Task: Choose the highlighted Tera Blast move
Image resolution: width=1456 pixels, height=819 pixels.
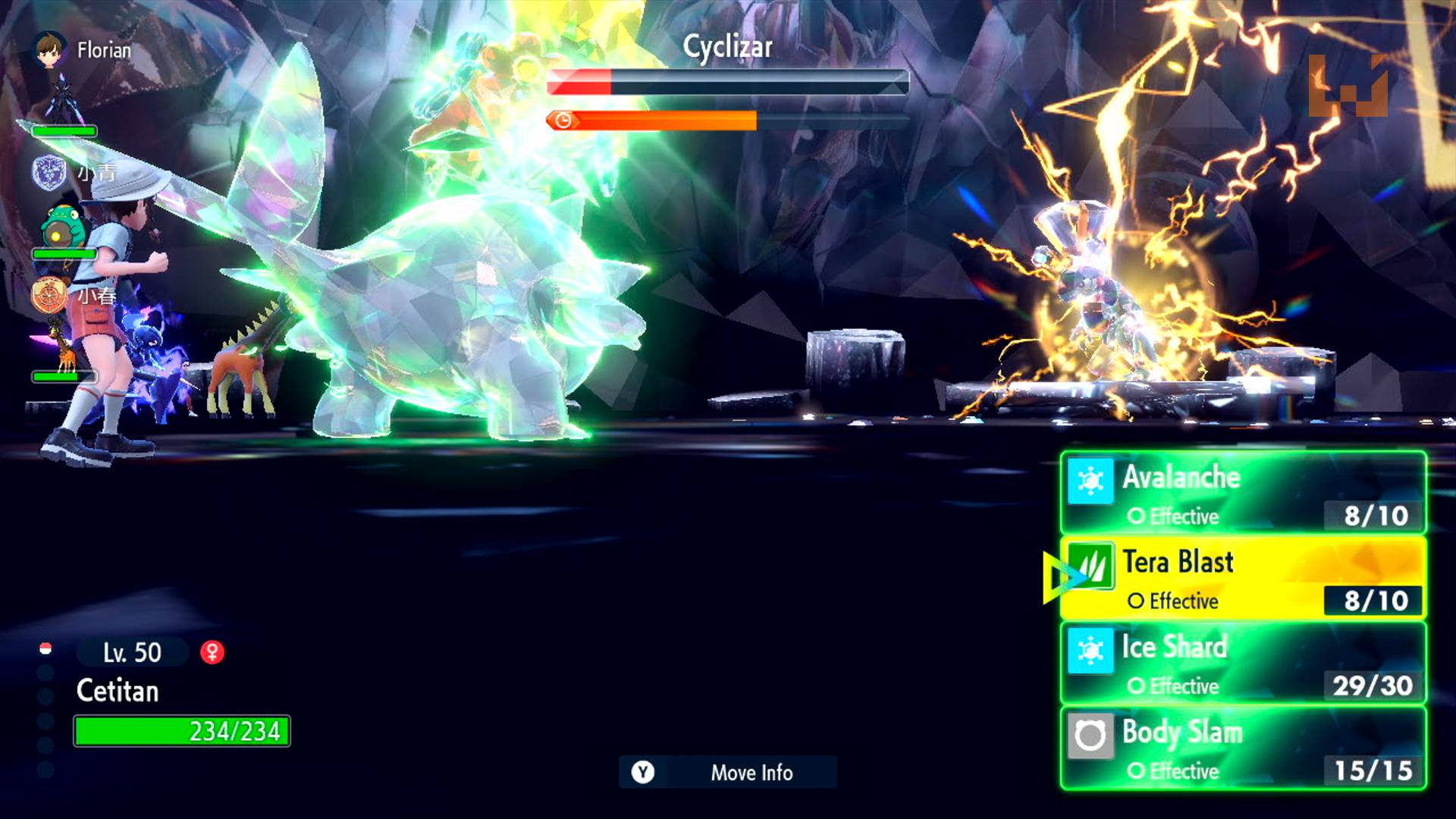Action: point(1244,579)
